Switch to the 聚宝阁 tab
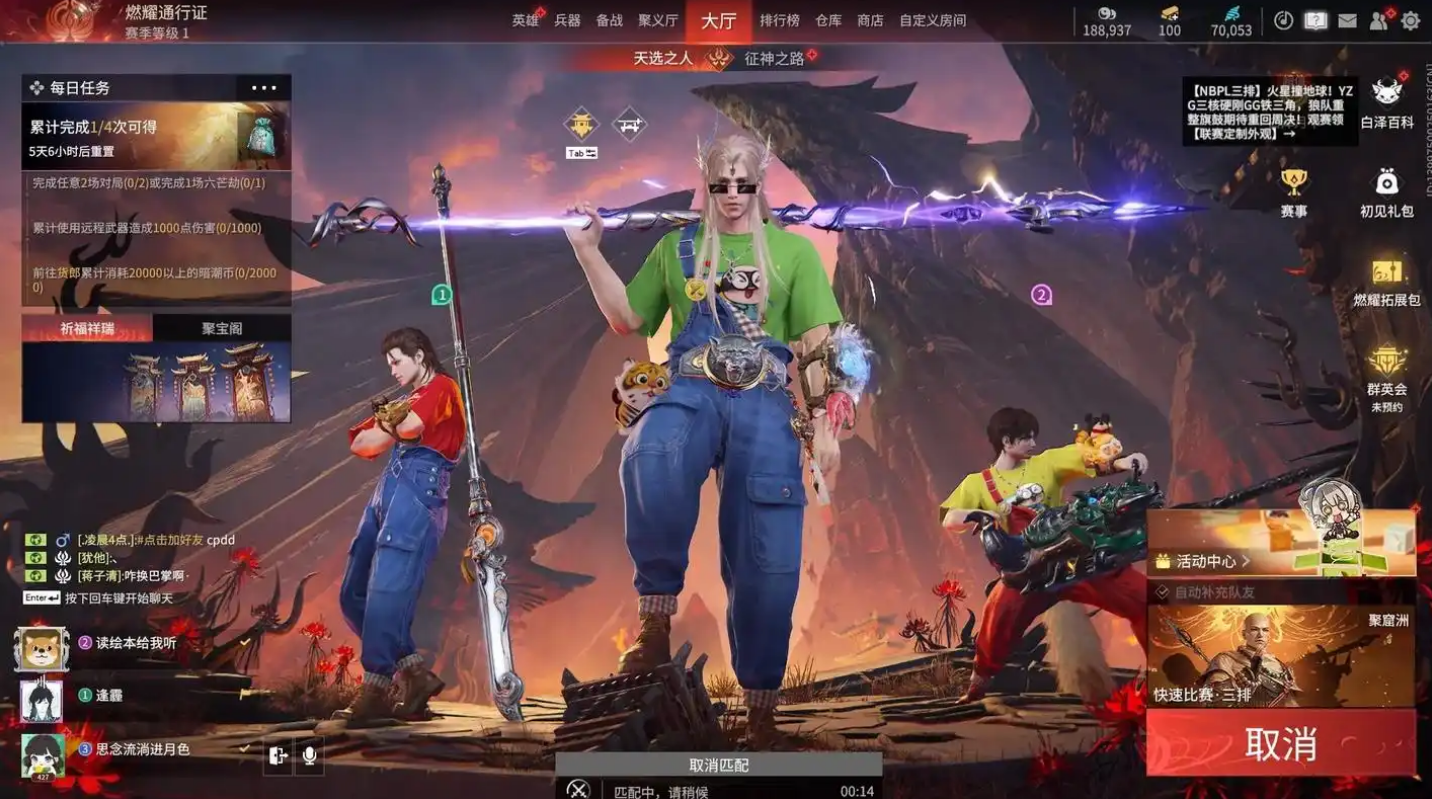This screenshot has height=799, width=1432. pos(222,328)
